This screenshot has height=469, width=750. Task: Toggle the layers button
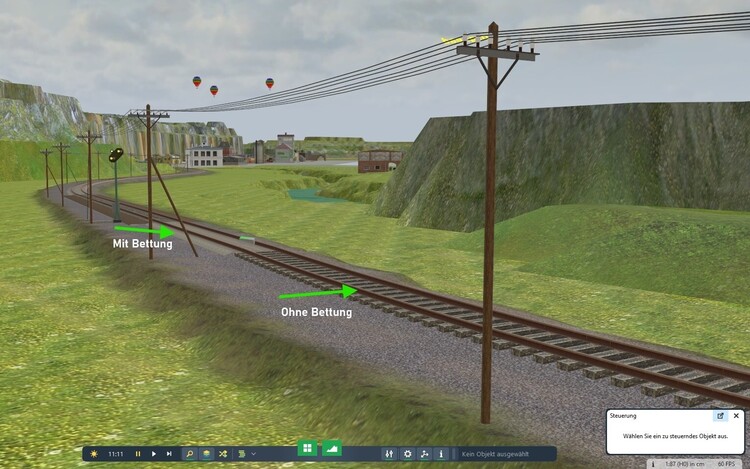[x=206, y=454]
